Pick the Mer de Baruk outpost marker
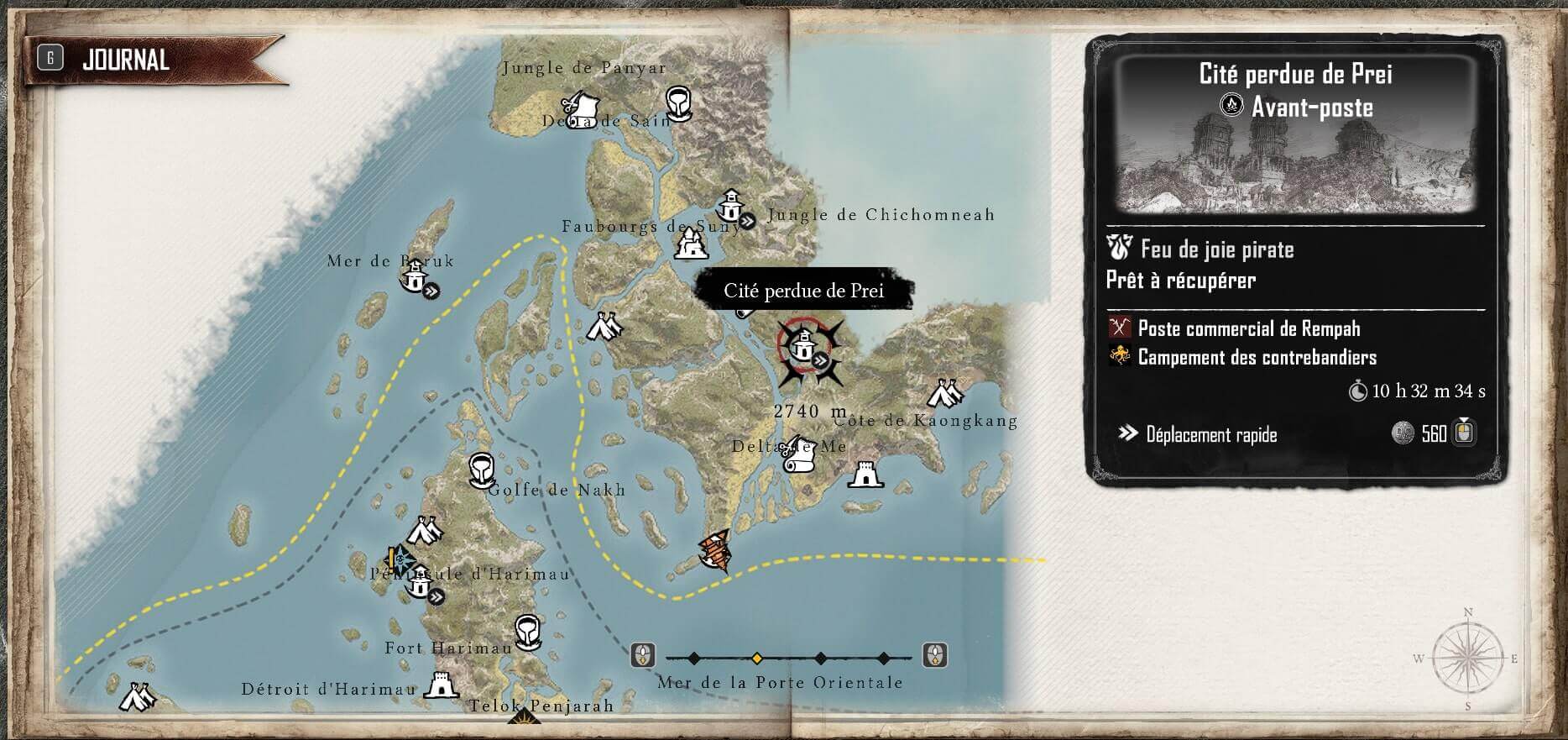The image size is (1568, 740). pos(414,277)
